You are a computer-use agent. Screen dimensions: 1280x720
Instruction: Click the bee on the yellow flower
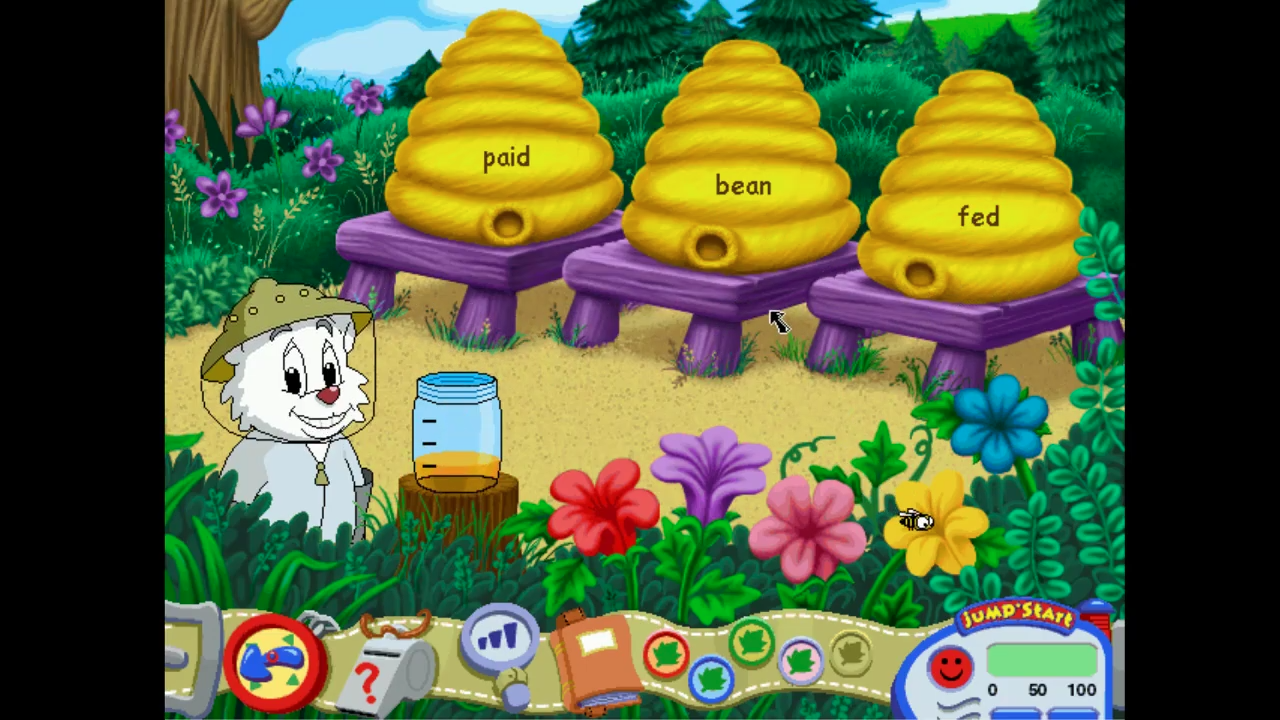(915, 520)
